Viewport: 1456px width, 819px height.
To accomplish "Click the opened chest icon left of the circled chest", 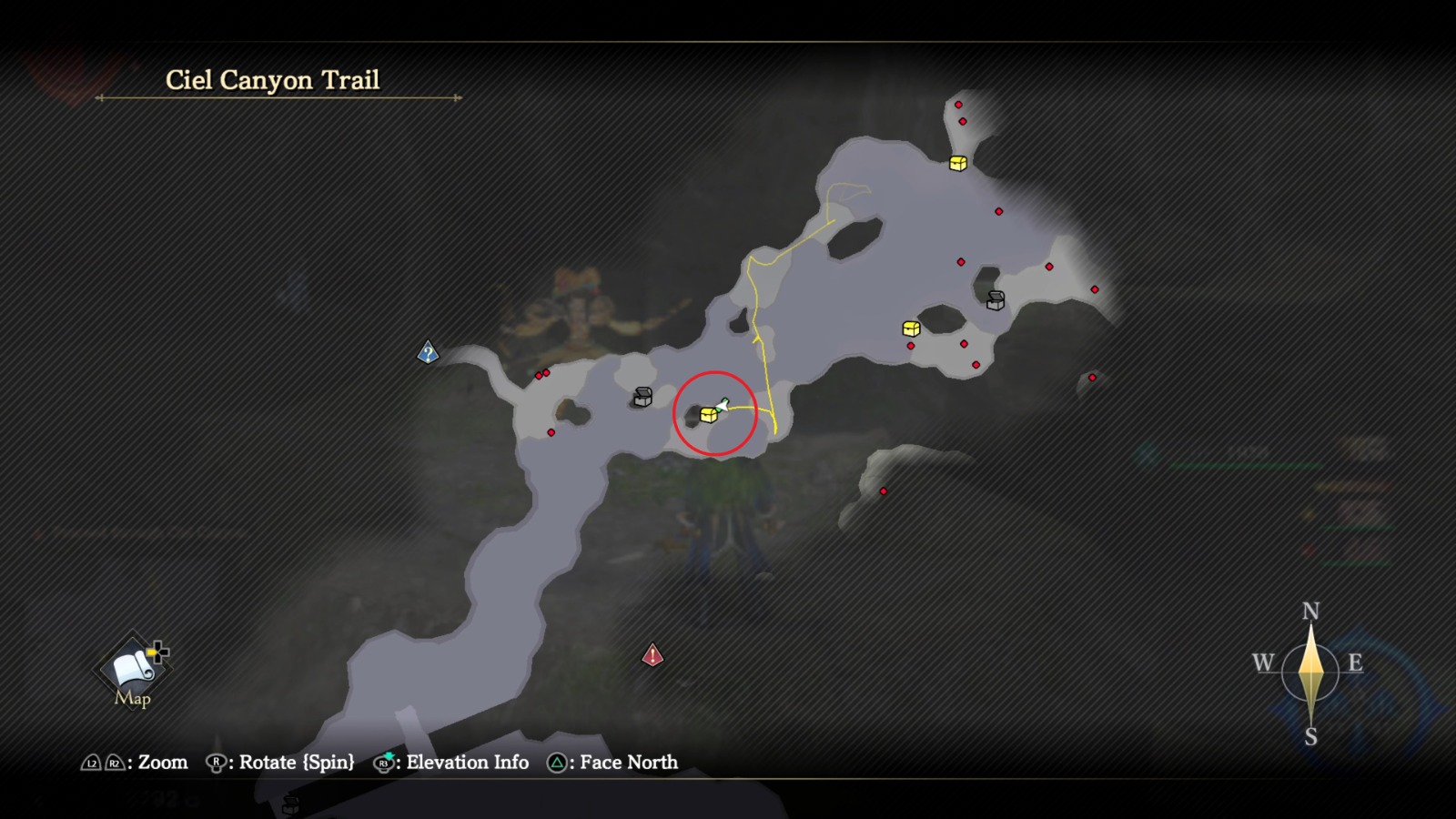I will pos(642,396).
